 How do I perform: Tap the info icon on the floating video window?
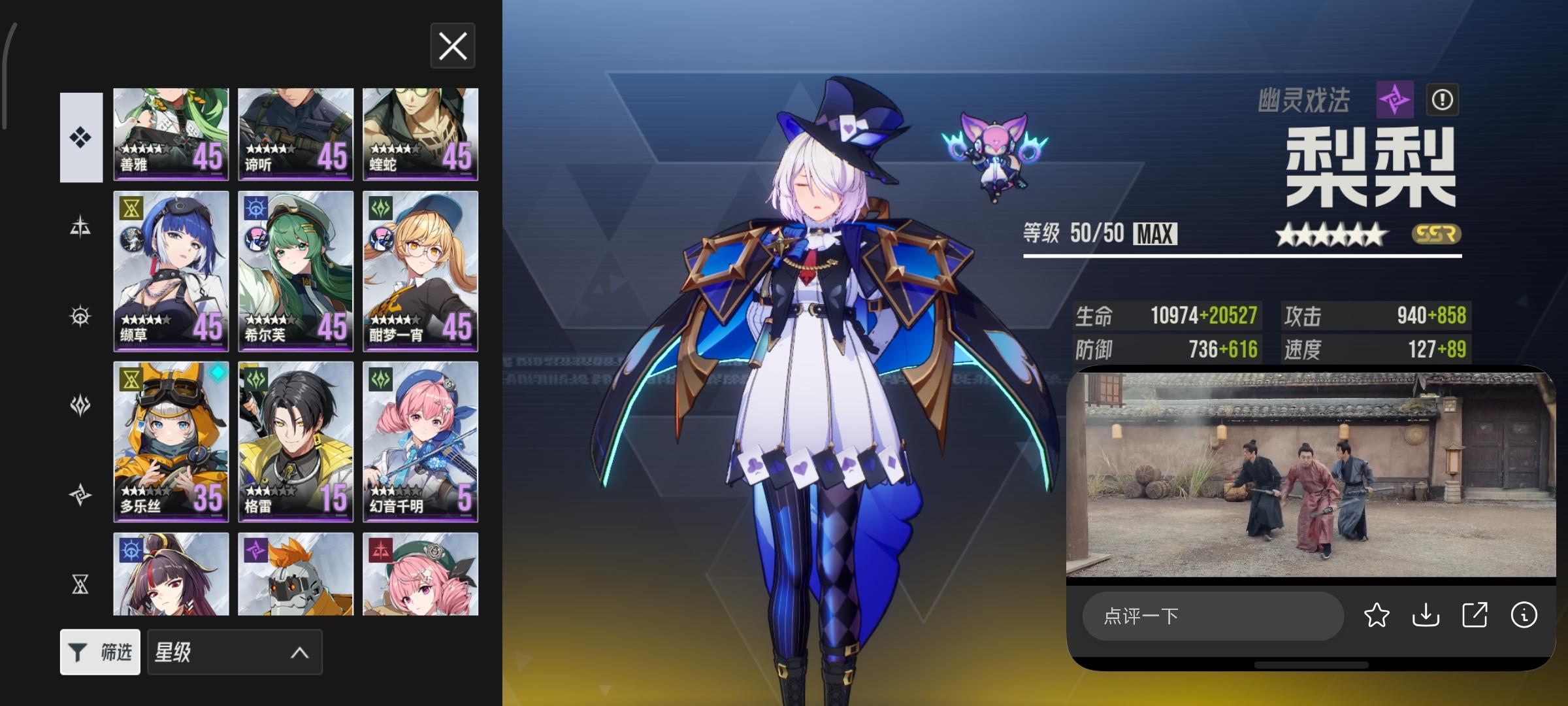tap(1524, 615)
